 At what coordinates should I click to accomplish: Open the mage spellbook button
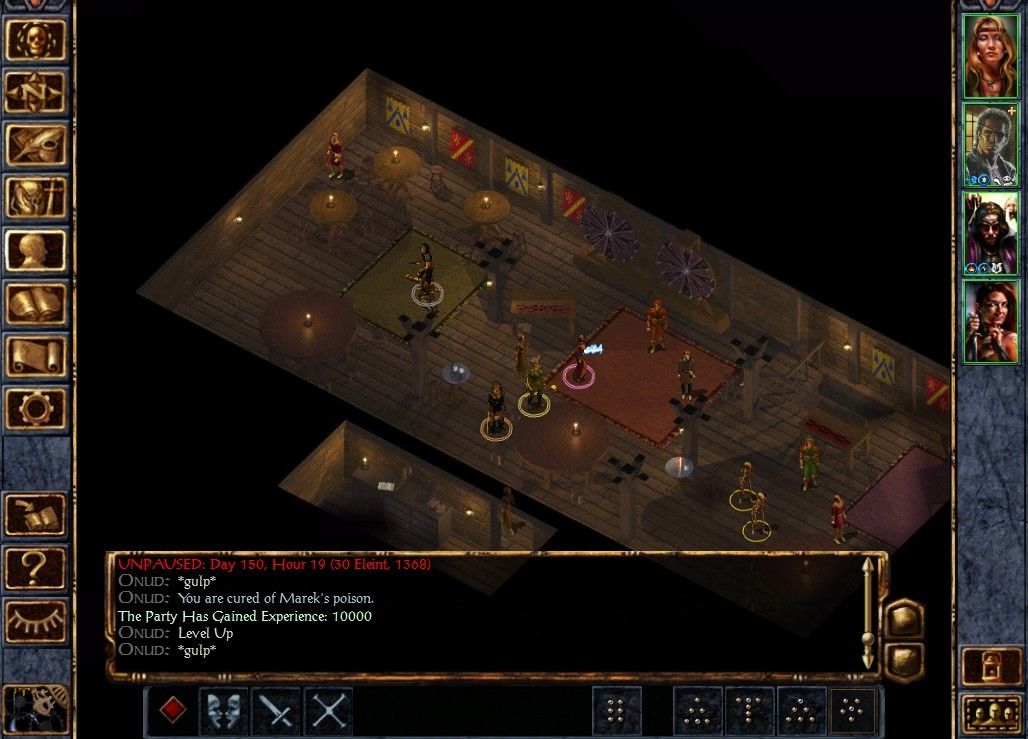tap(36, 304)
